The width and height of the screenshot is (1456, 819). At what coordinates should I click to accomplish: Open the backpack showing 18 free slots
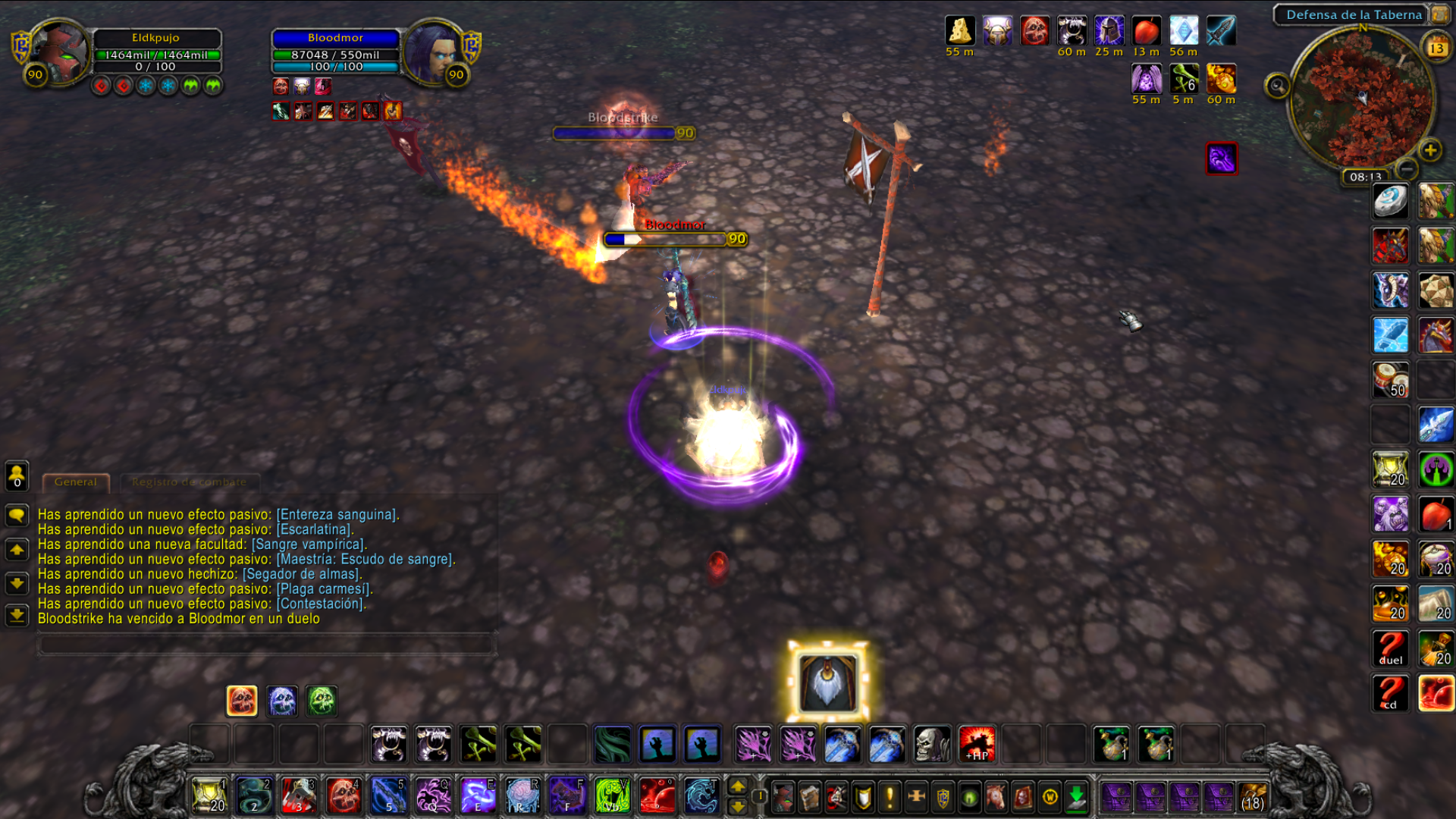point(1252,797)
